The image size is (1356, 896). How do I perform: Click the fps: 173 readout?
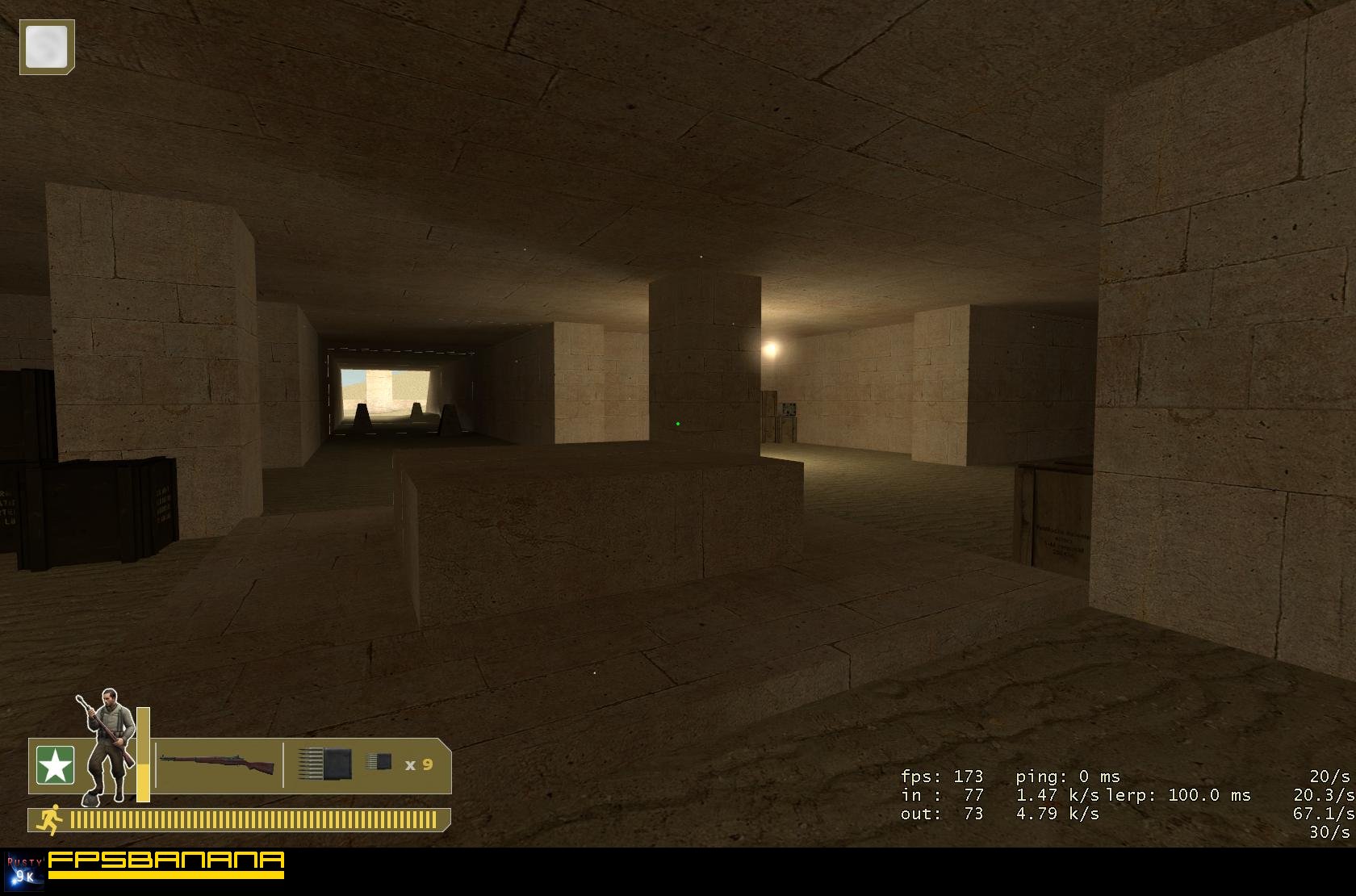(943, 777)
